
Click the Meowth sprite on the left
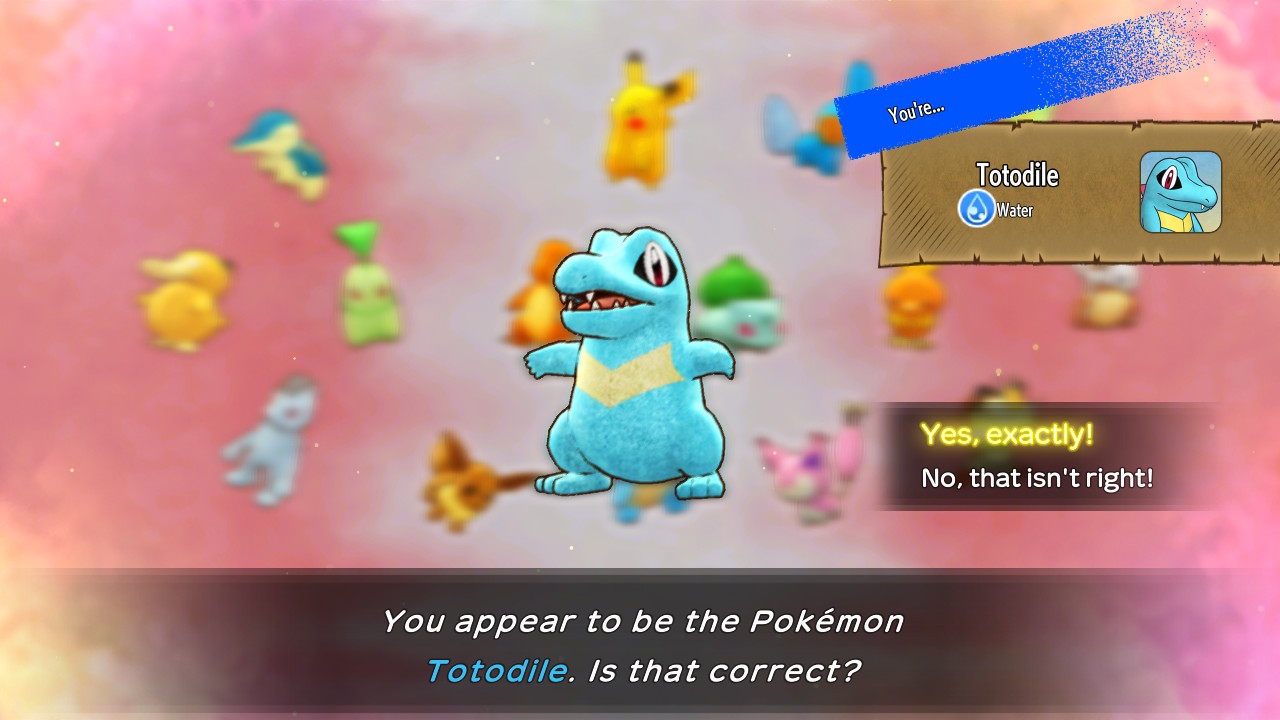click(x=265, y=440)
